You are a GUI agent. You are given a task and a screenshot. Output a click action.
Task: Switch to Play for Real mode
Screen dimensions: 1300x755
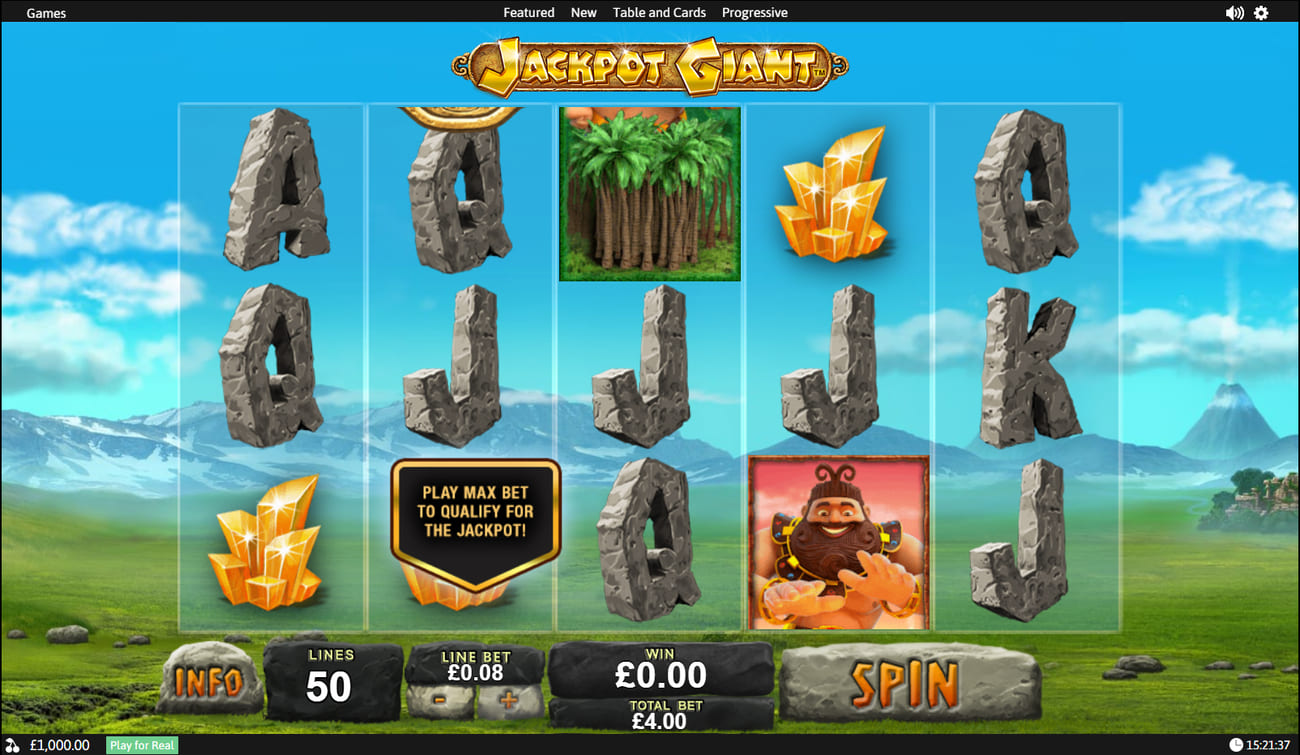140,745
